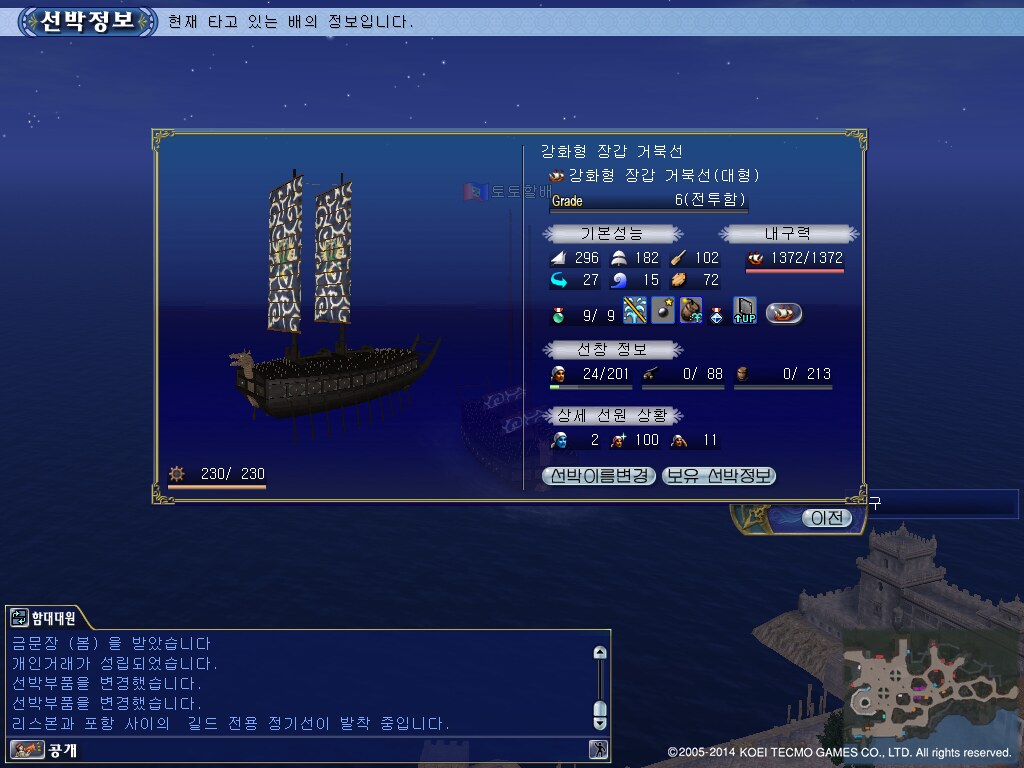Click the oval sailing ship button
The image size is (1024, 768).
[784, 313]
